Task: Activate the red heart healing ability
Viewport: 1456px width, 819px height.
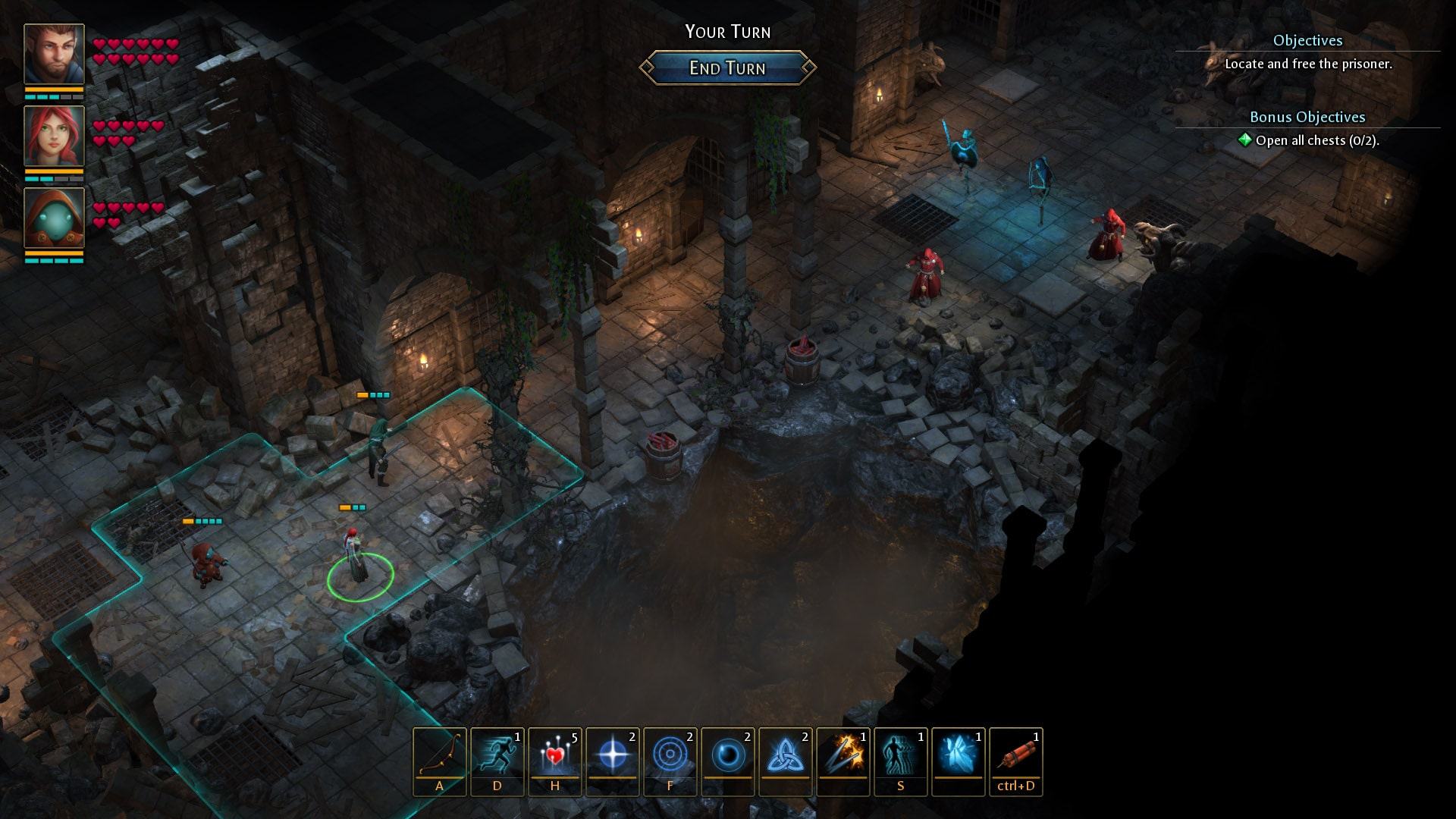Action: tap(555, 754)
